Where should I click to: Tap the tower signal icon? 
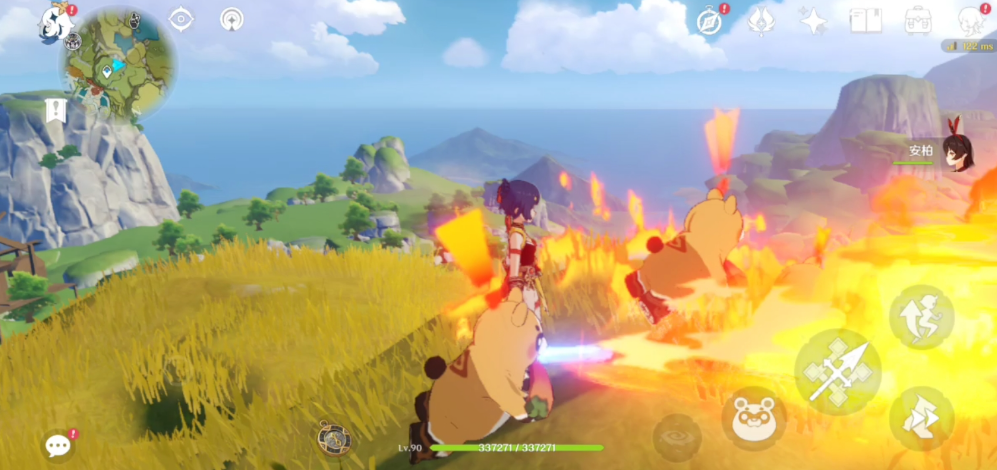tap(232, 19)
